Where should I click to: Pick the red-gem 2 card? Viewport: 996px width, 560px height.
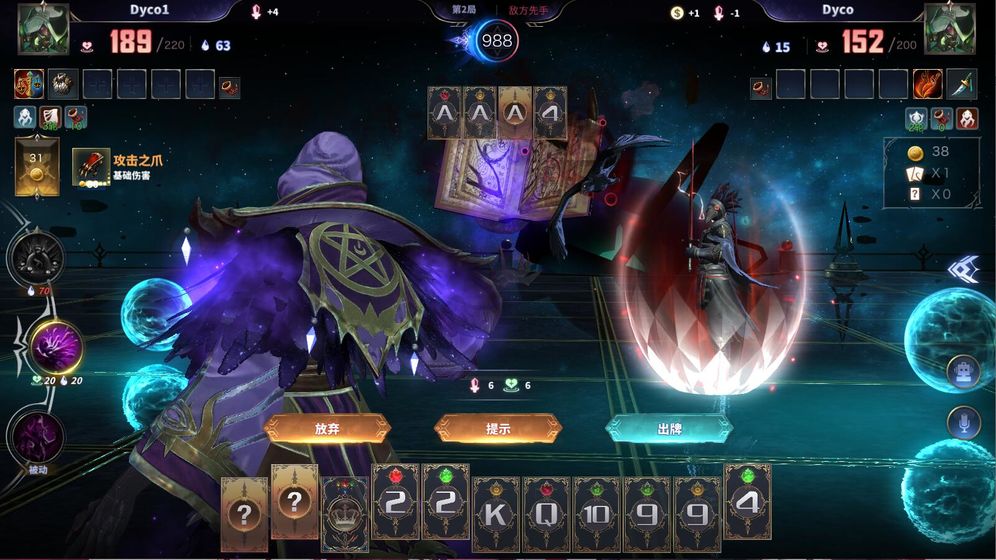click(395, 502)
